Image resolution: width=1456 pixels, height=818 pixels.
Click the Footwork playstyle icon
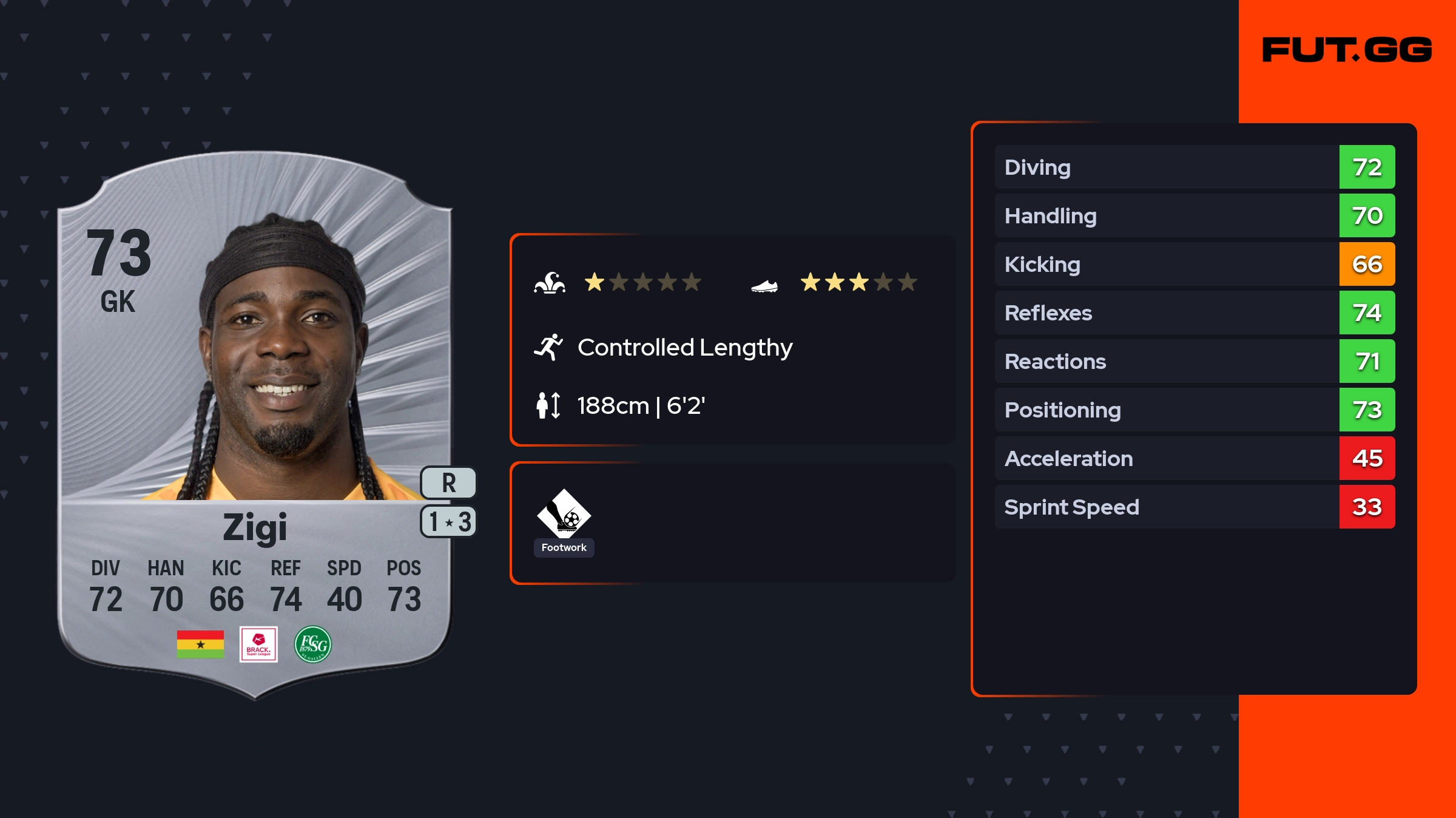pyautogui.click(x=564, y=513)
